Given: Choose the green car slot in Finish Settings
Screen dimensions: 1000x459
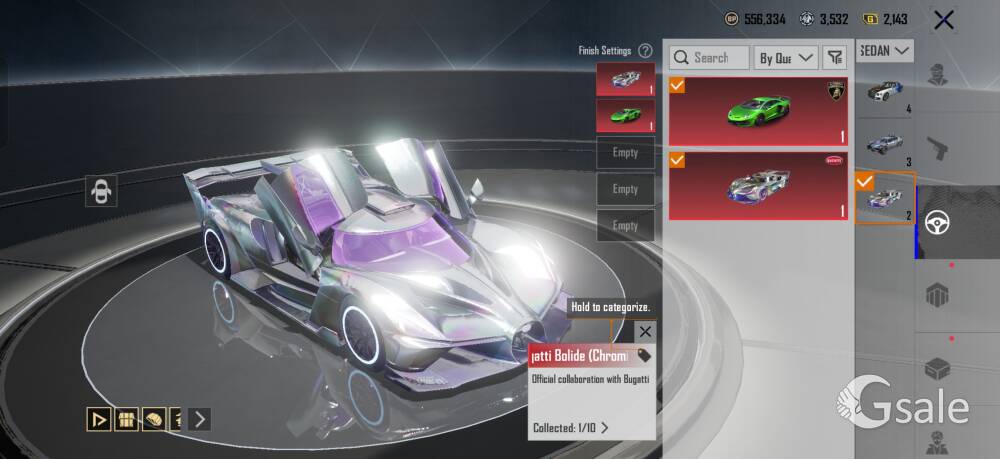Looking at the screenshot, I should tap(625, 115).
